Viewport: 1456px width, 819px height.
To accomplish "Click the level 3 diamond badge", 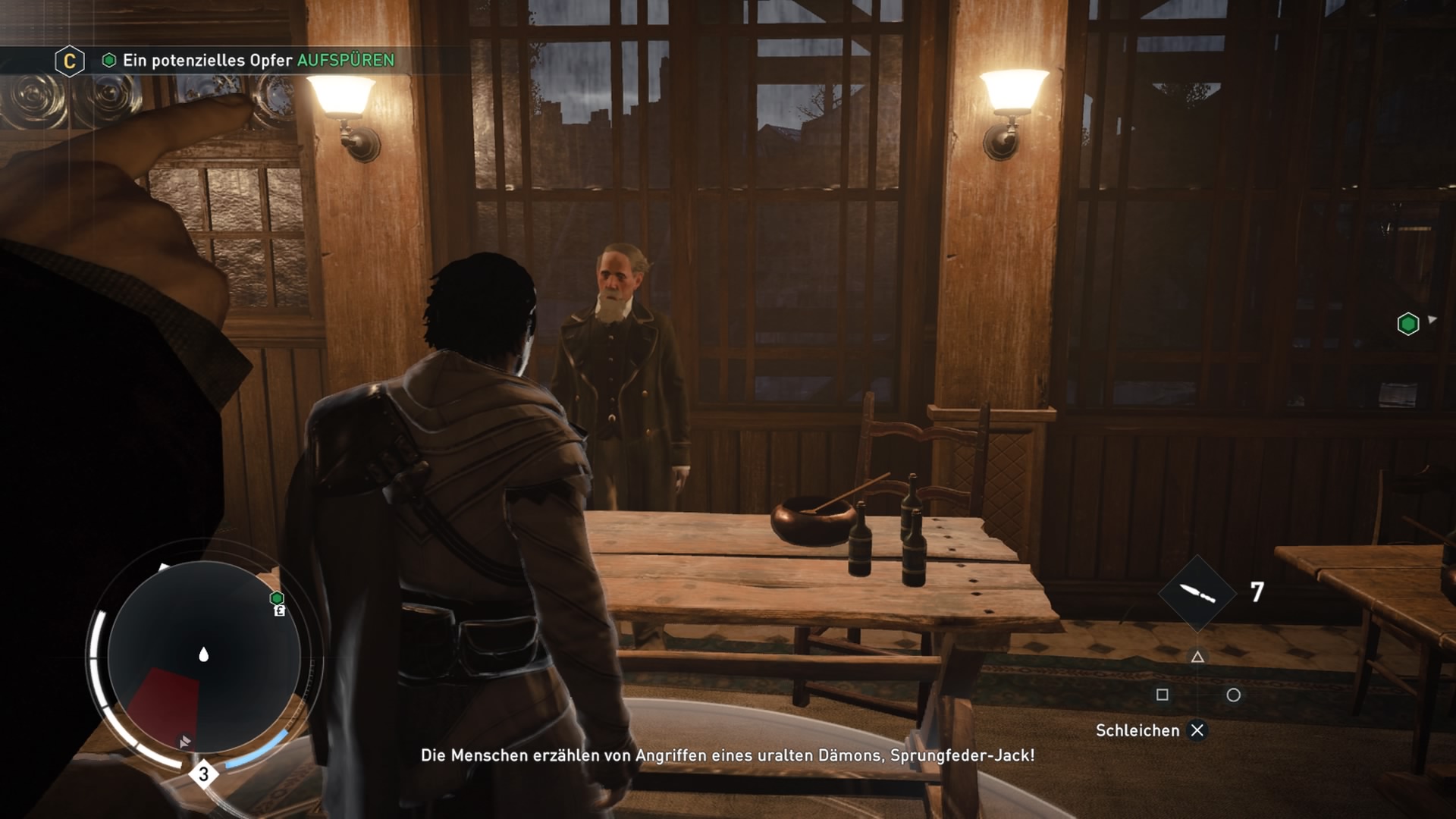I will 203,774.
